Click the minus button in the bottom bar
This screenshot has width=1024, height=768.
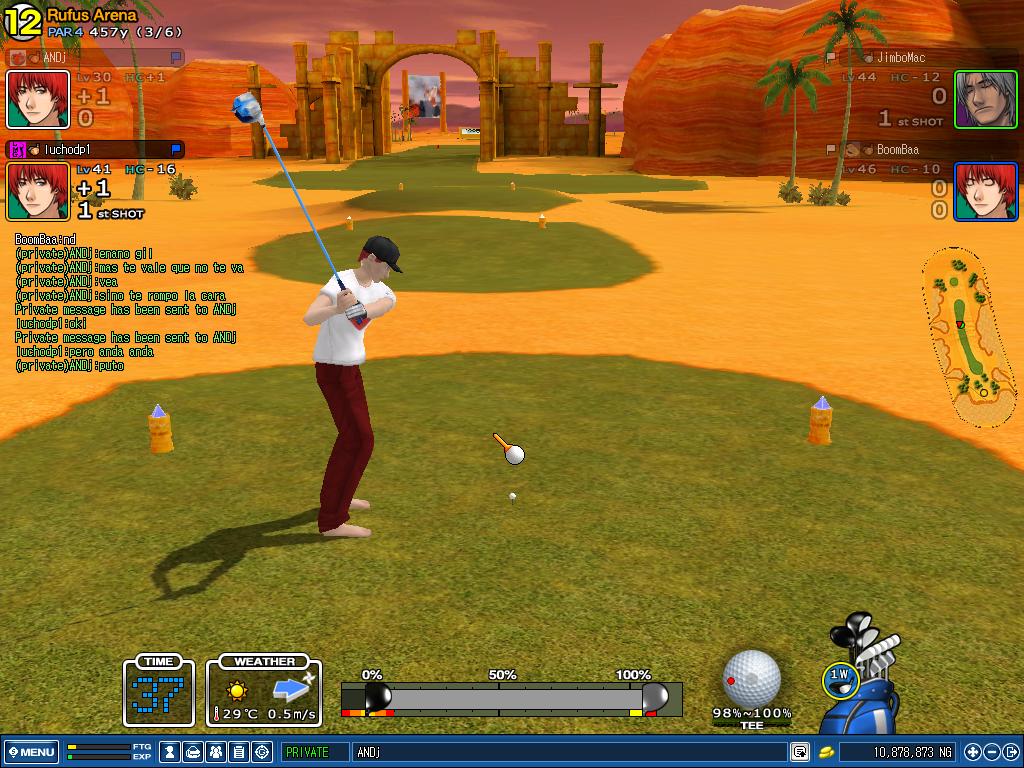pos(992,752)
